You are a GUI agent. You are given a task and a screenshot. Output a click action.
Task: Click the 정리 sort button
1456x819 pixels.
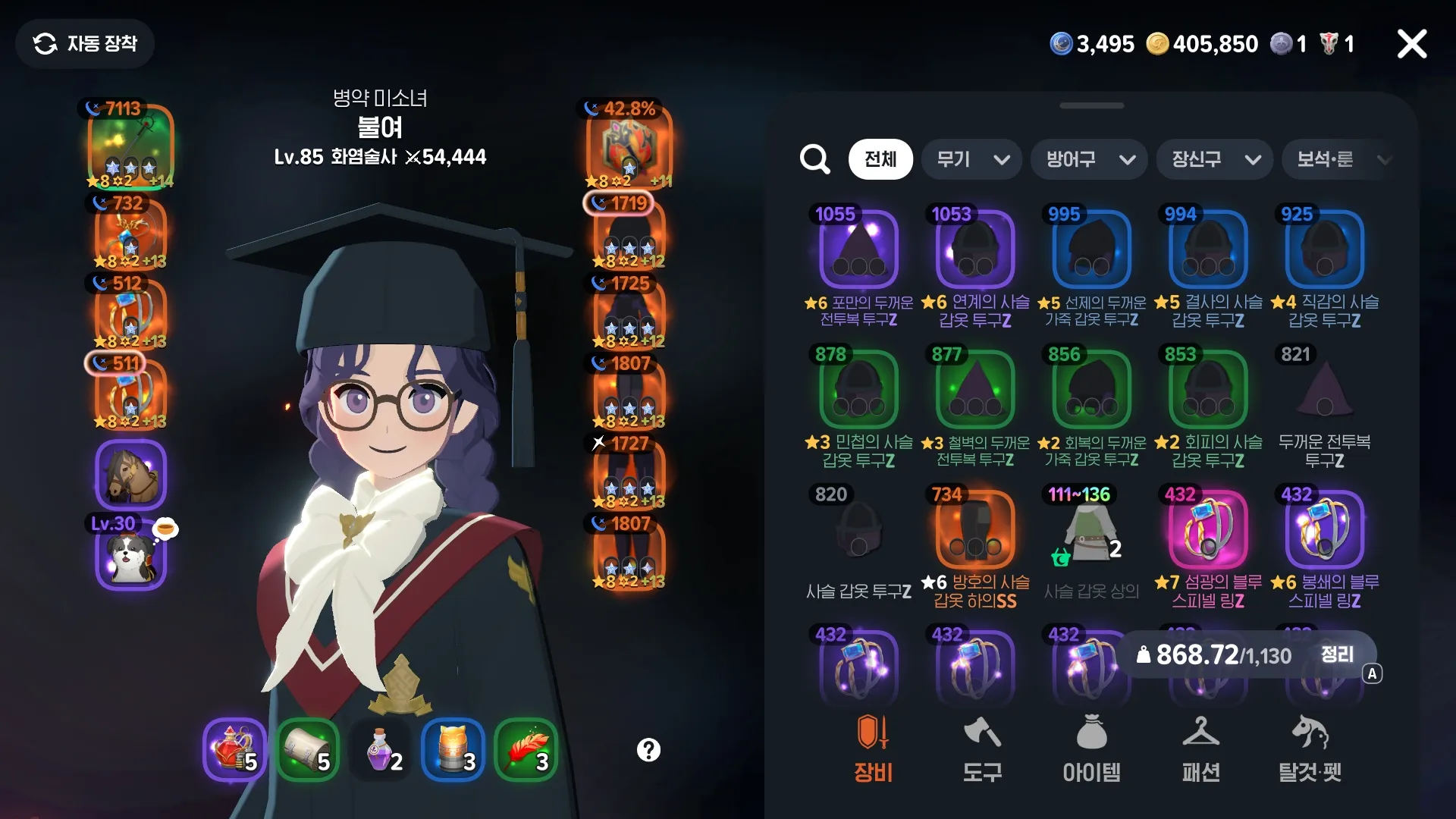click(x=1337, y=654)
